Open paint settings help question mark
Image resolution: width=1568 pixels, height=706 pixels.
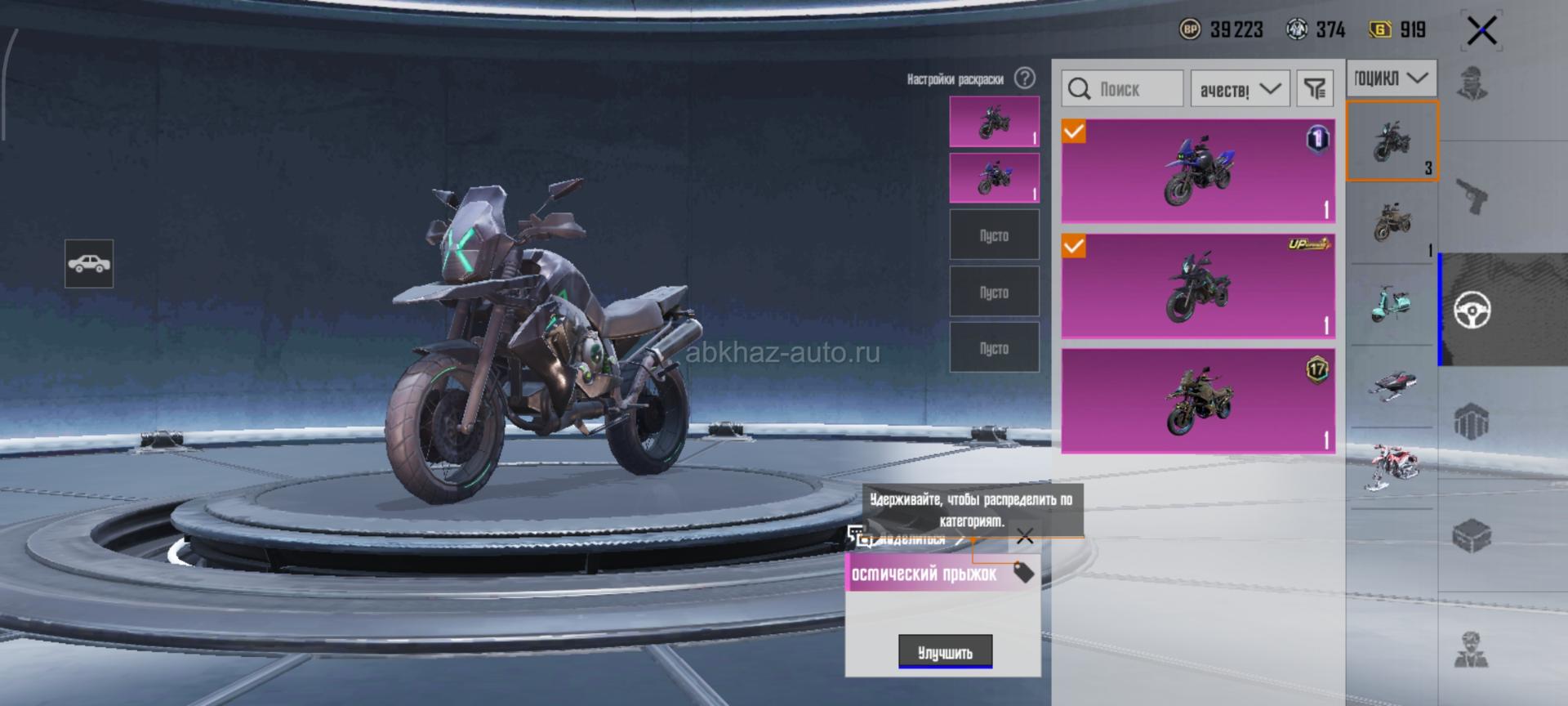point(1025,78)
